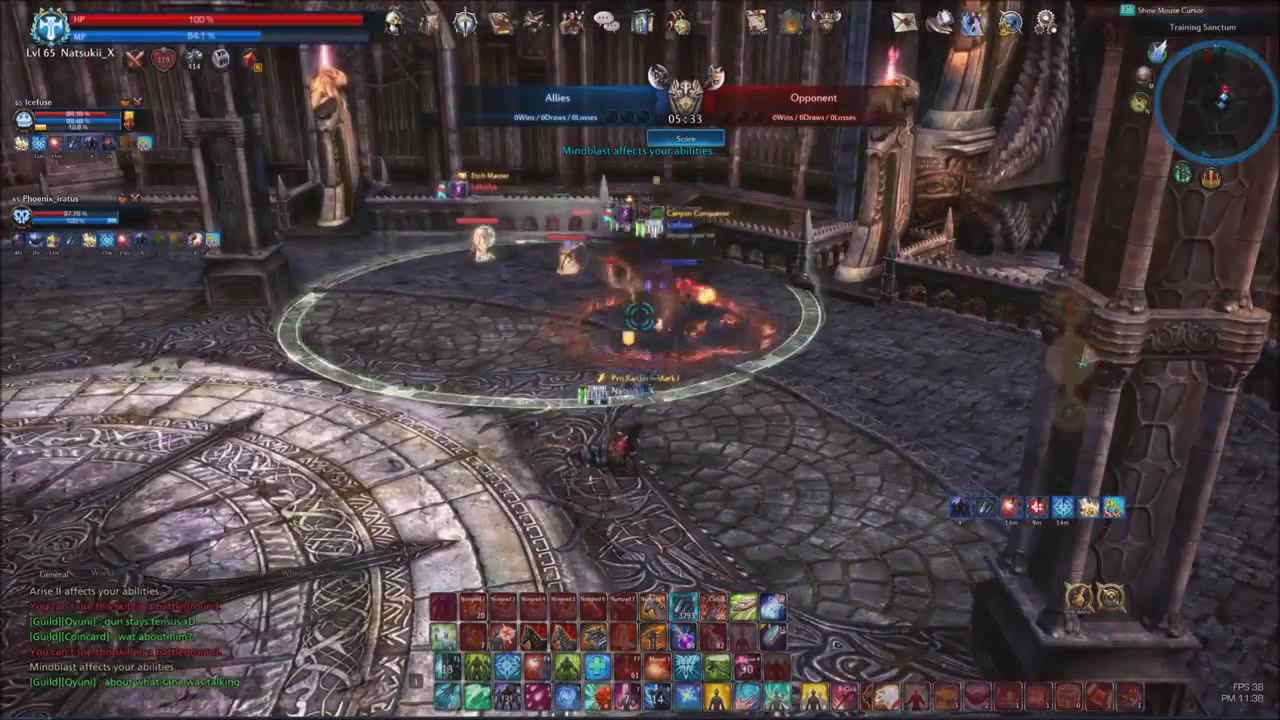
Task: Click the Allies wins counter label
Action: click(x=557, y=116)
